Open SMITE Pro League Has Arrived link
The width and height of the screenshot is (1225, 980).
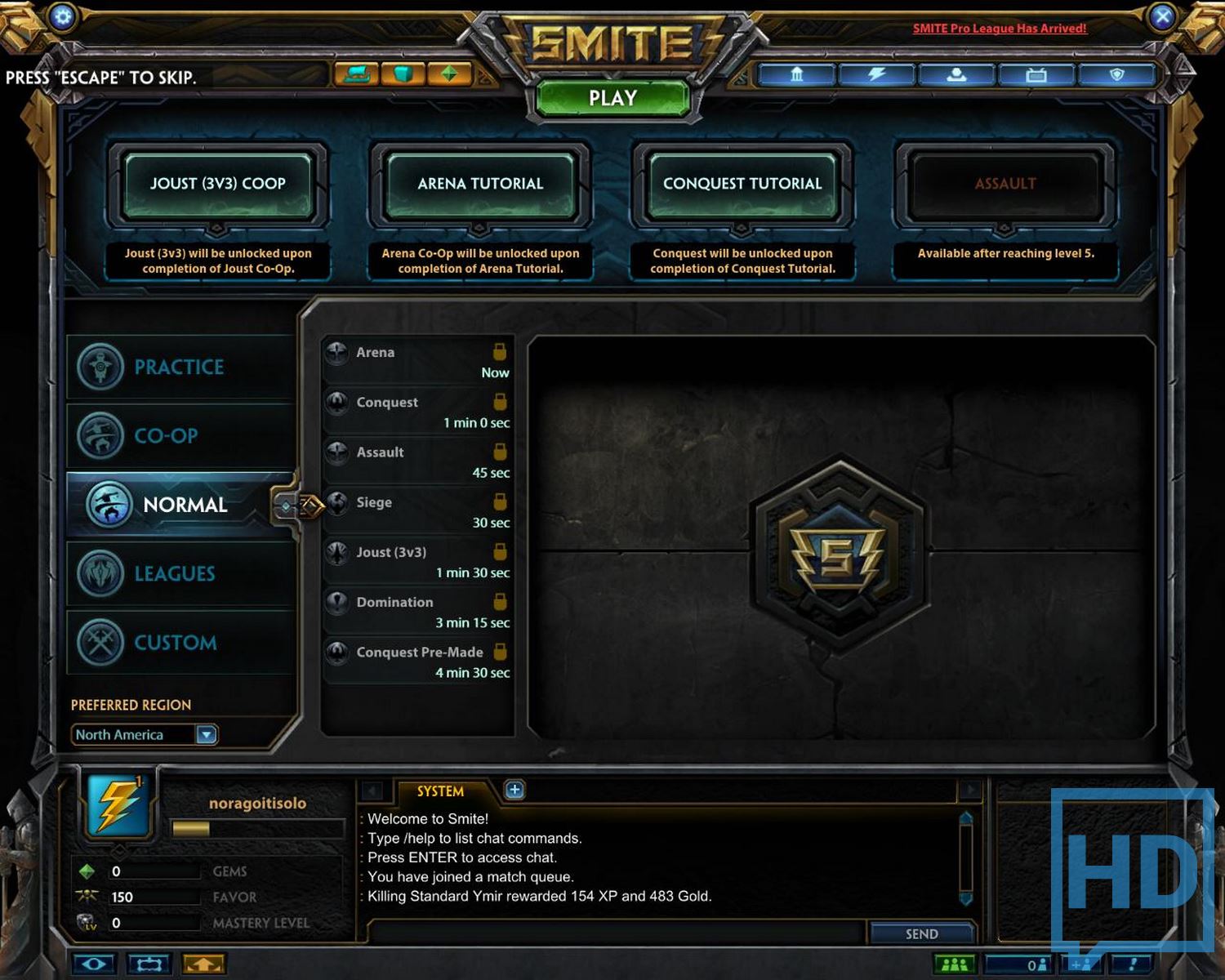pyautogui.click(x=999, y=28)
